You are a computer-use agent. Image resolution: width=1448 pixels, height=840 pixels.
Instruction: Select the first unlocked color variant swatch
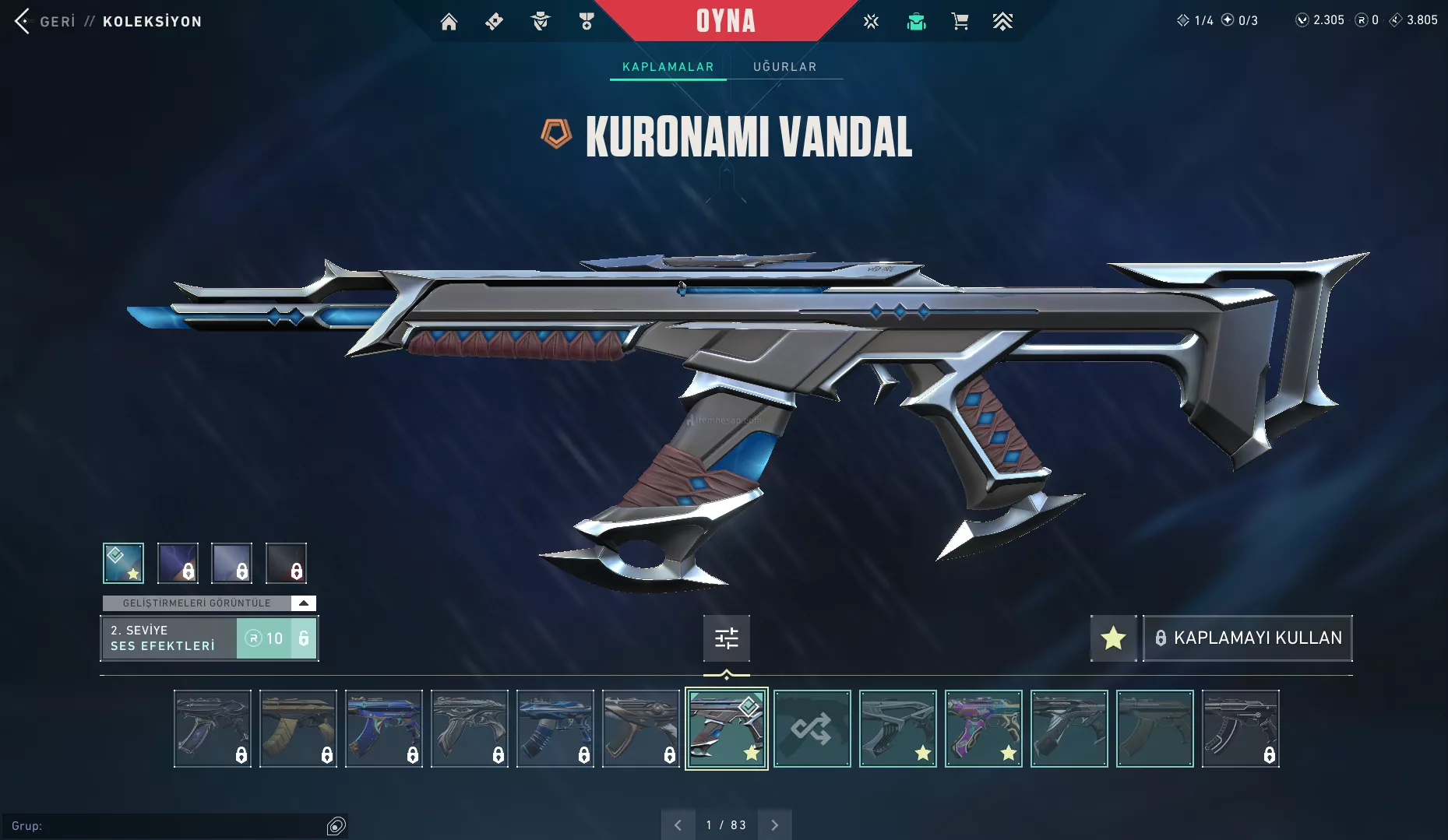click(123, 563)
